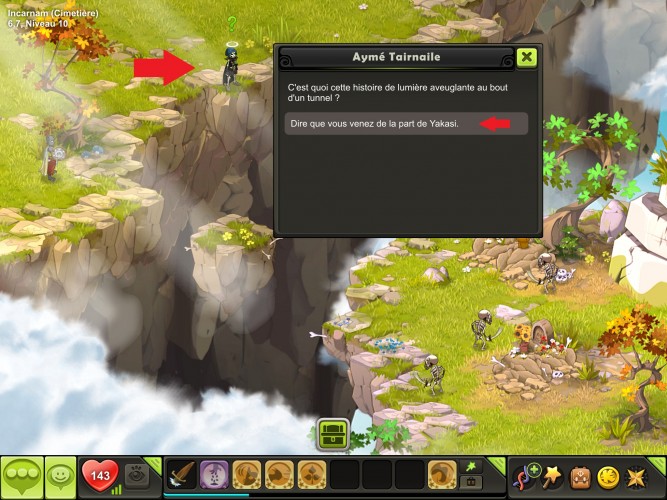Click the red heart health button
The height and width of the screenshot is (500, 667).
(99, 474)
